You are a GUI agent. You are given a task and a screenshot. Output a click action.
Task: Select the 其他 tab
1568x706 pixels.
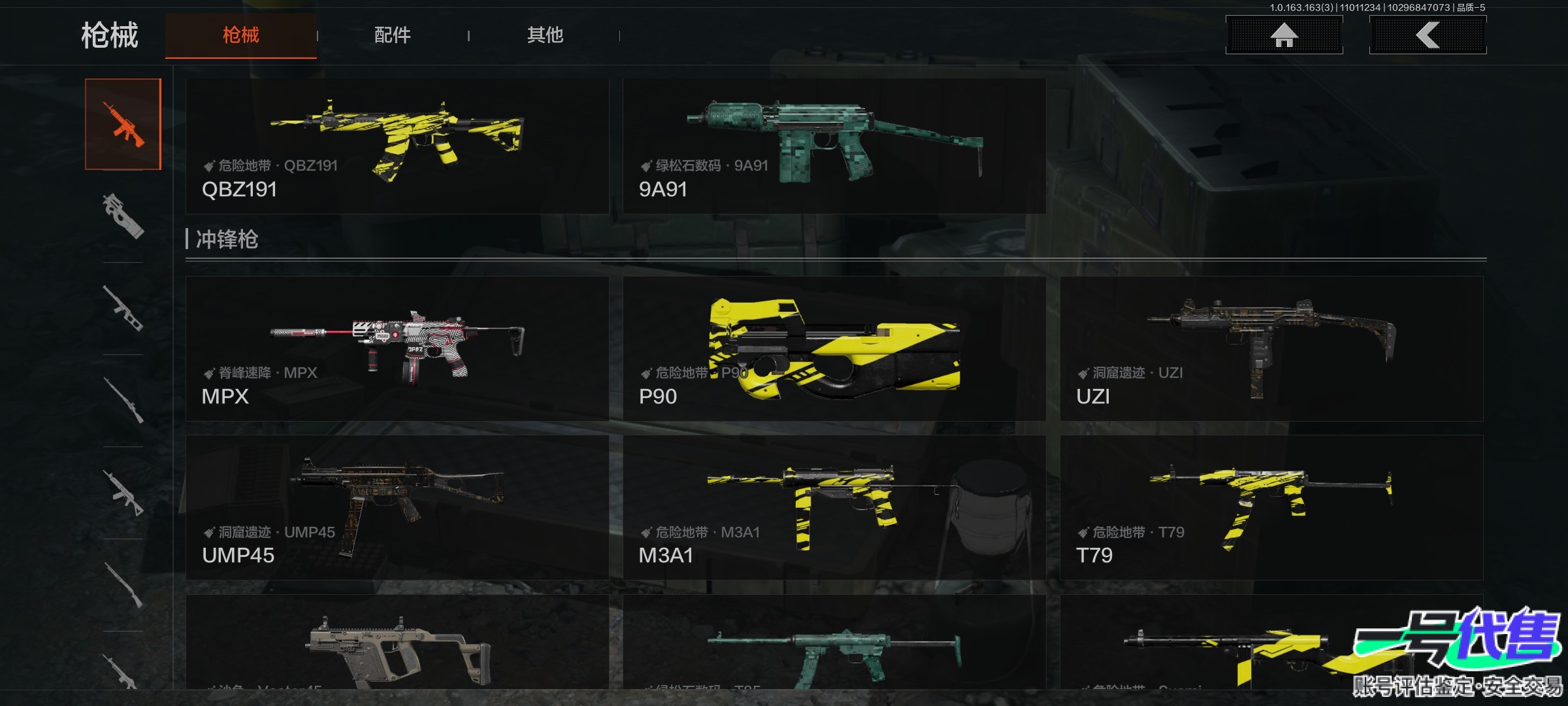click(x=545, y=35)
